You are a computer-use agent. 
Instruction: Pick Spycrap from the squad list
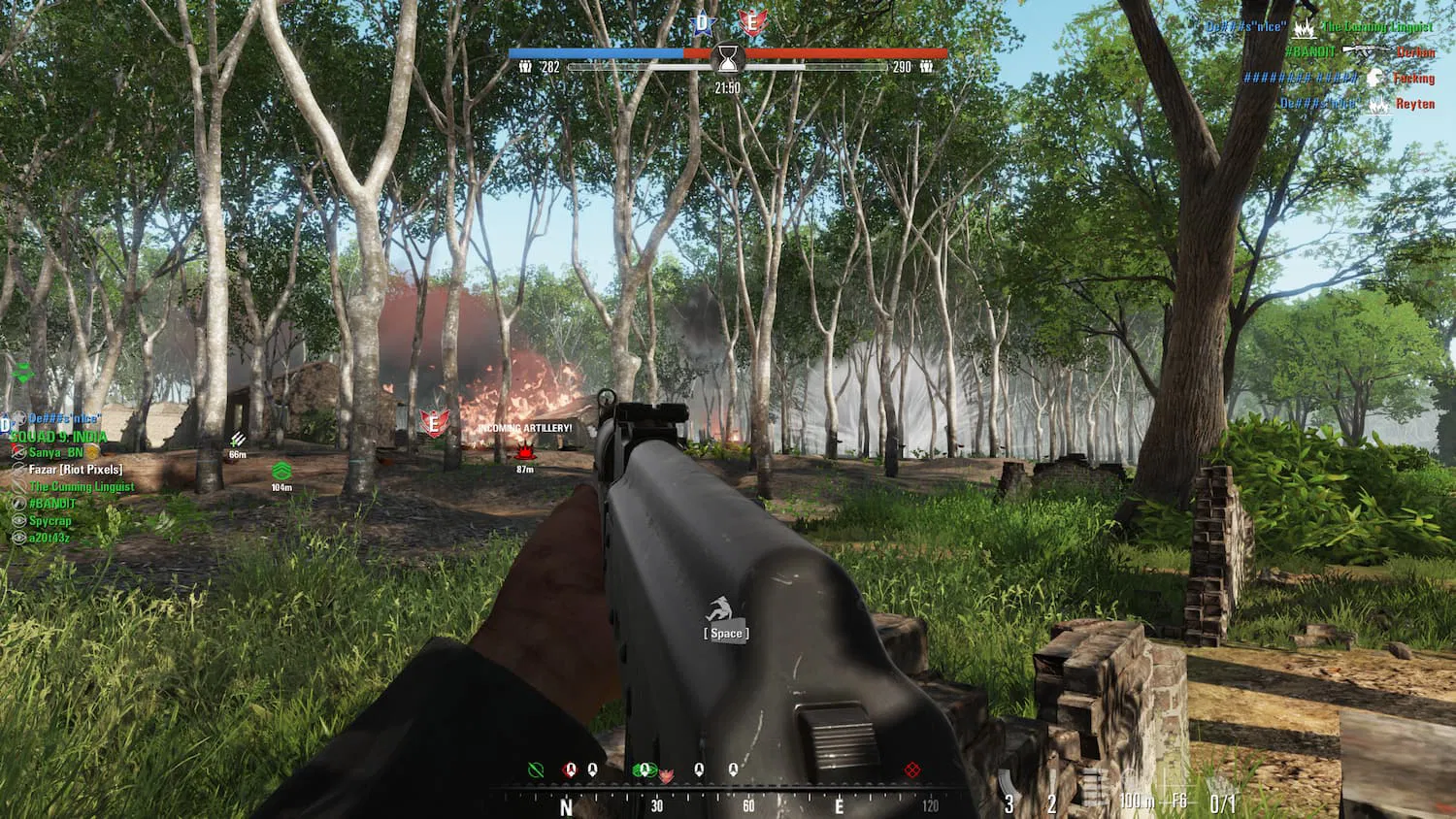coord(50,521)
